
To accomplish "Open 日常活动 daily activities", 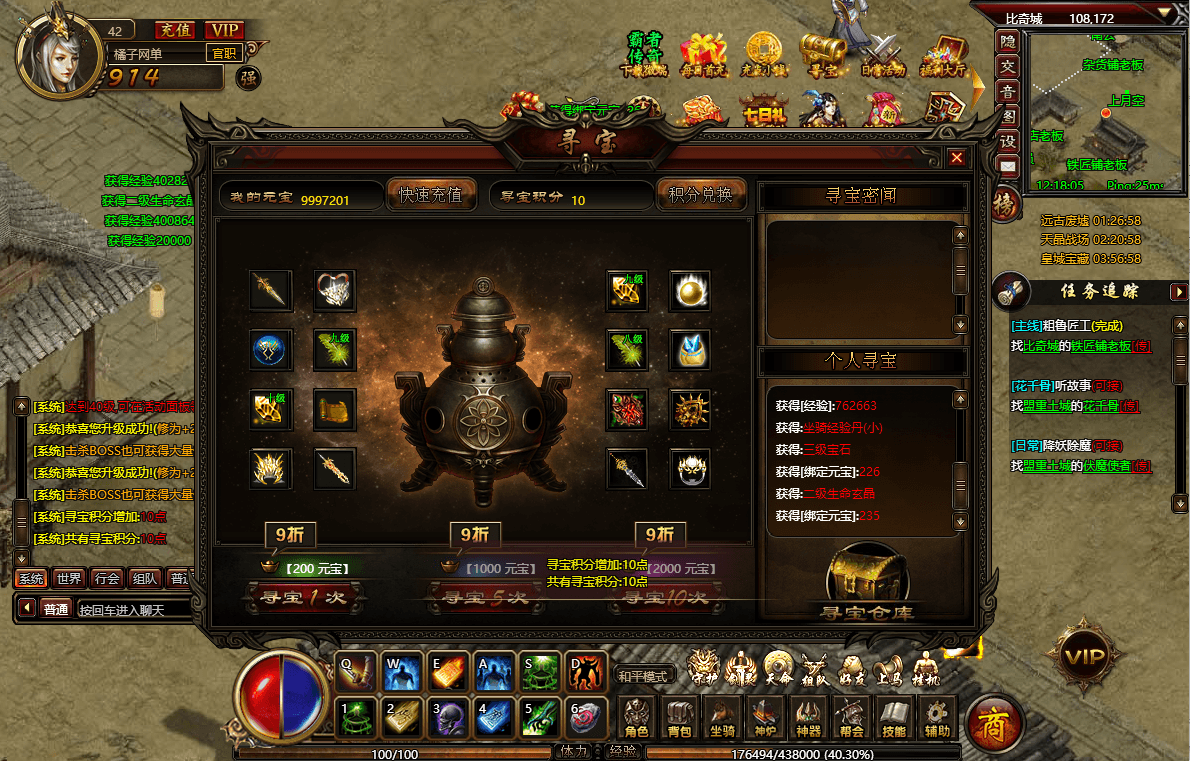I will coord(883,54).
